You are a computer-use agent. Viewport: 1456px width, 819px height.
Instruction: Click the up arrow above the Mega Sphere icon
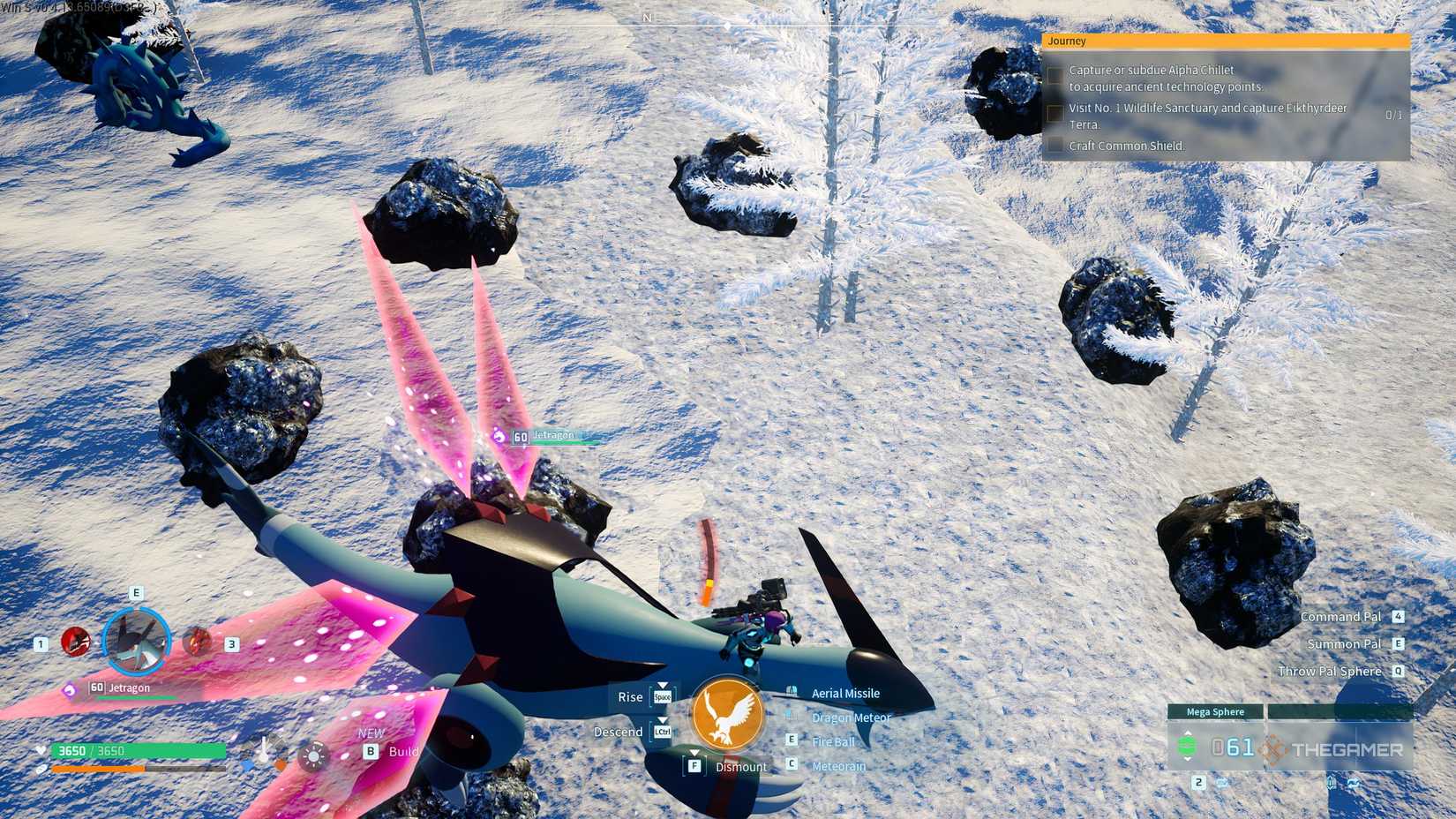click(x=1187, y=732)
